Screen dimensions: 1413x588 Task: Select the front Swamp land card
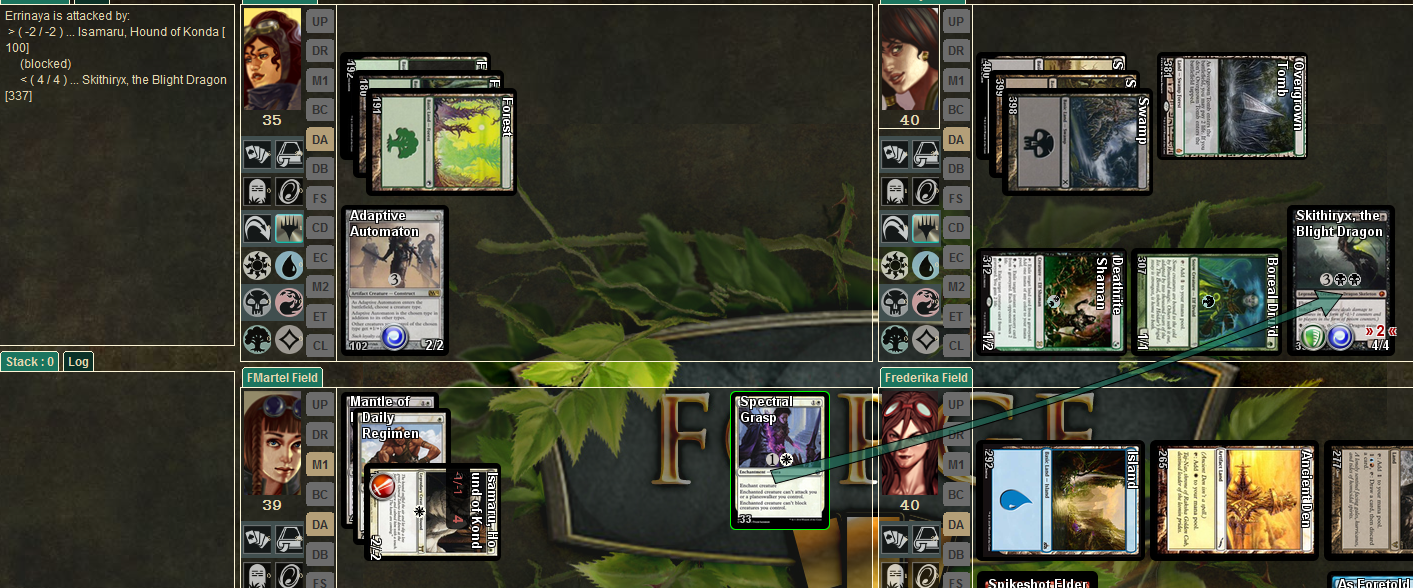1076,142
